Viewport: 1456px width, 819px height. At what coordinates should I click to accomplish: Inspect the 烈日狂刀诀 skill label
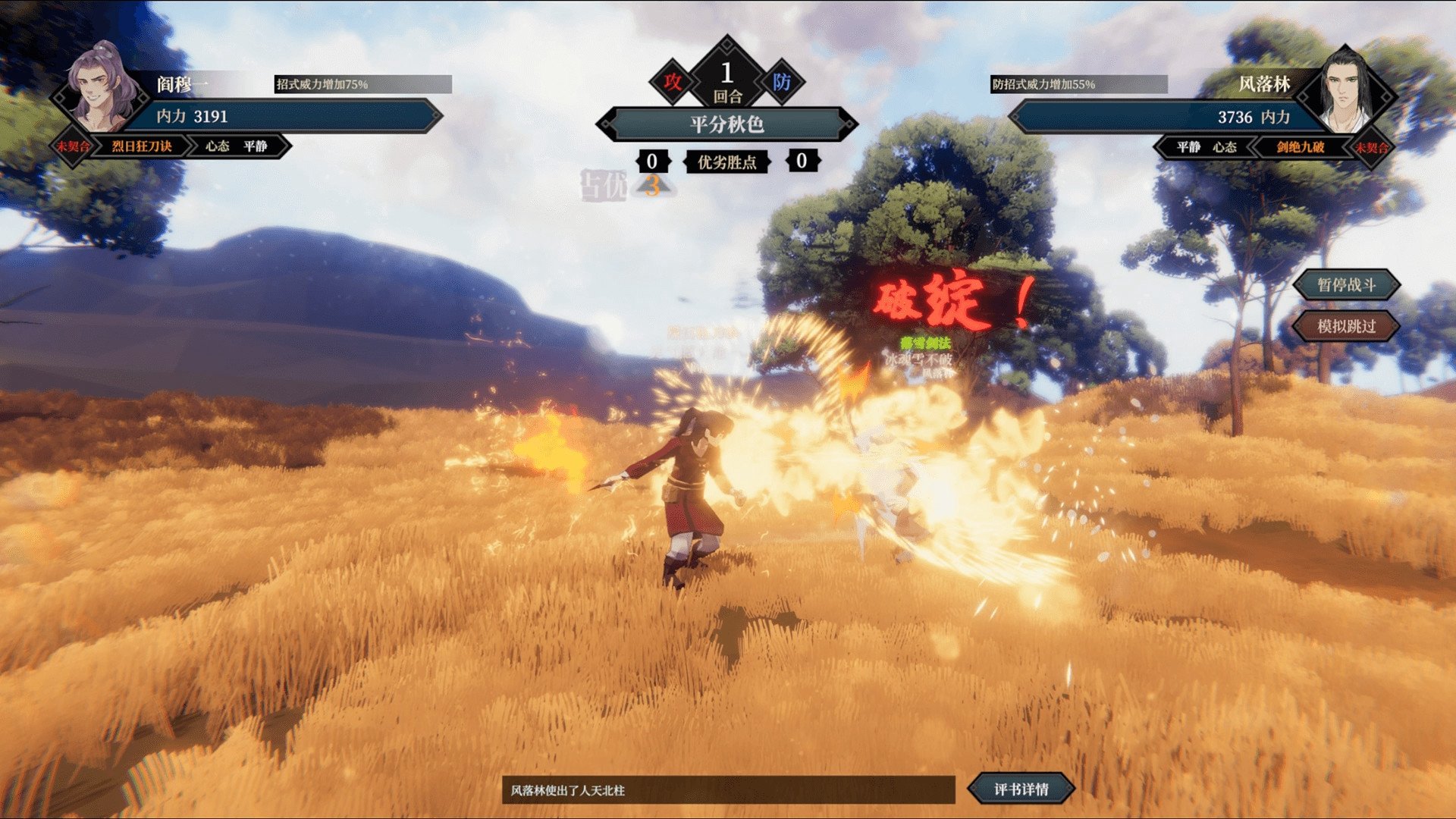(142, 146)
